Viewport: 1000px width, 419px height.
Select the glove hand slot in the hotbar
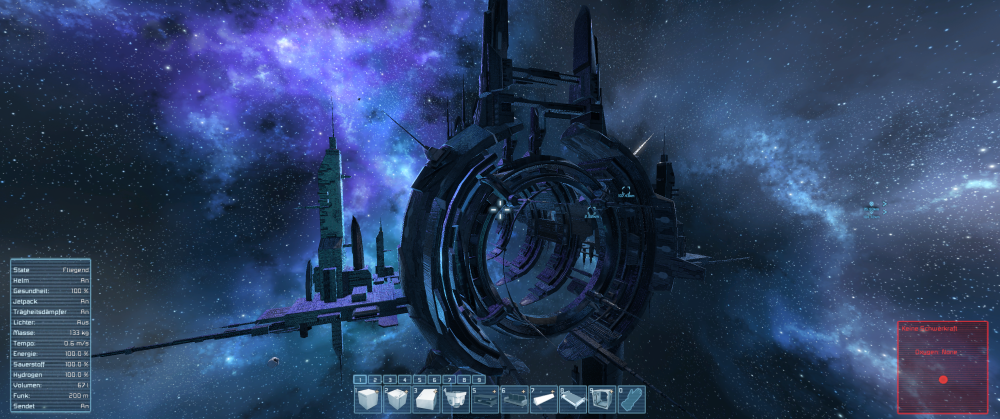pos(630,399)
